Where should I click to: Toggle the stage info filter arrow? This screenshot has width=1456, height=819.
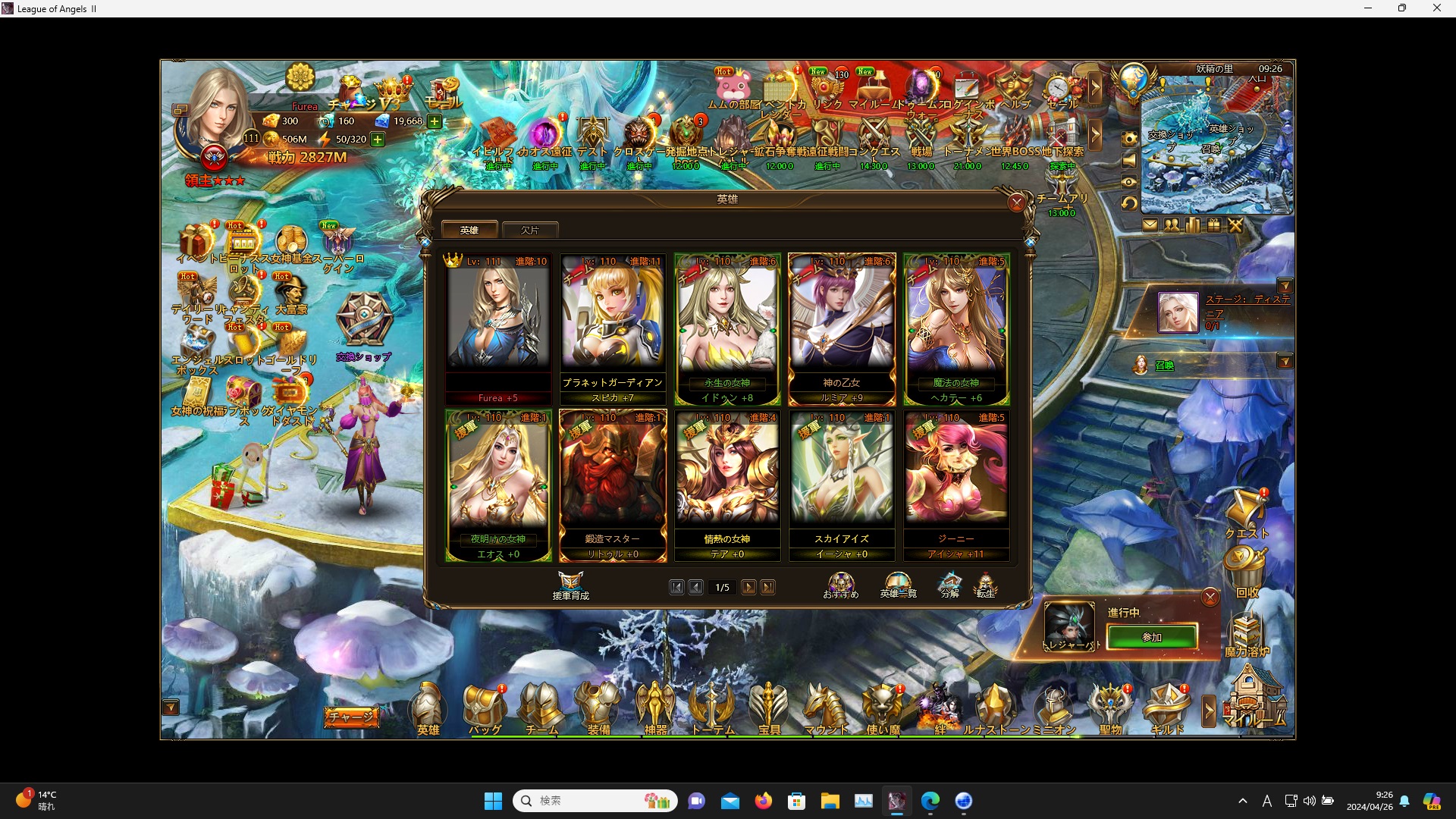click(x=1287, y=286)
